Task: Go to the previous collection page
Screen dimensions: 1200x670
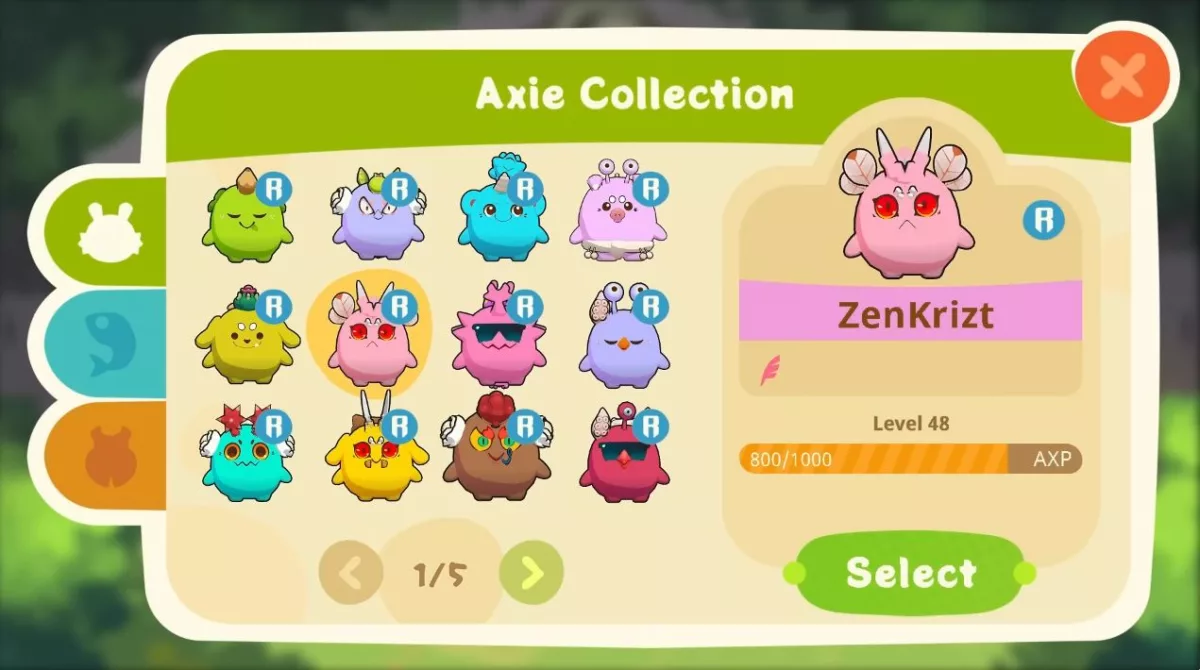Action: [x=351, y=573]
